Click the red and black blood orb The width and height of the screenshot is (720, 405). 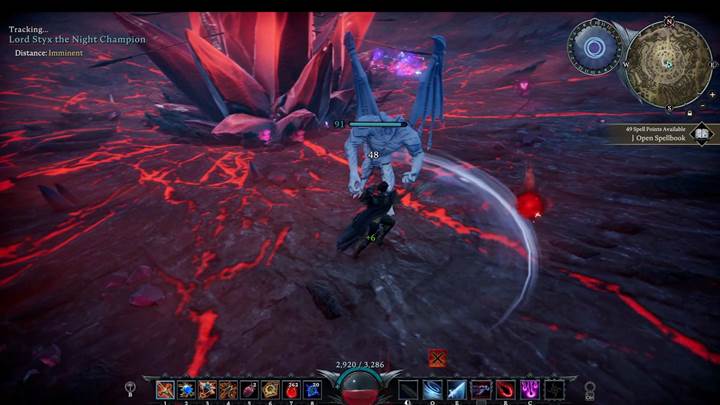[x=360, y=385]
